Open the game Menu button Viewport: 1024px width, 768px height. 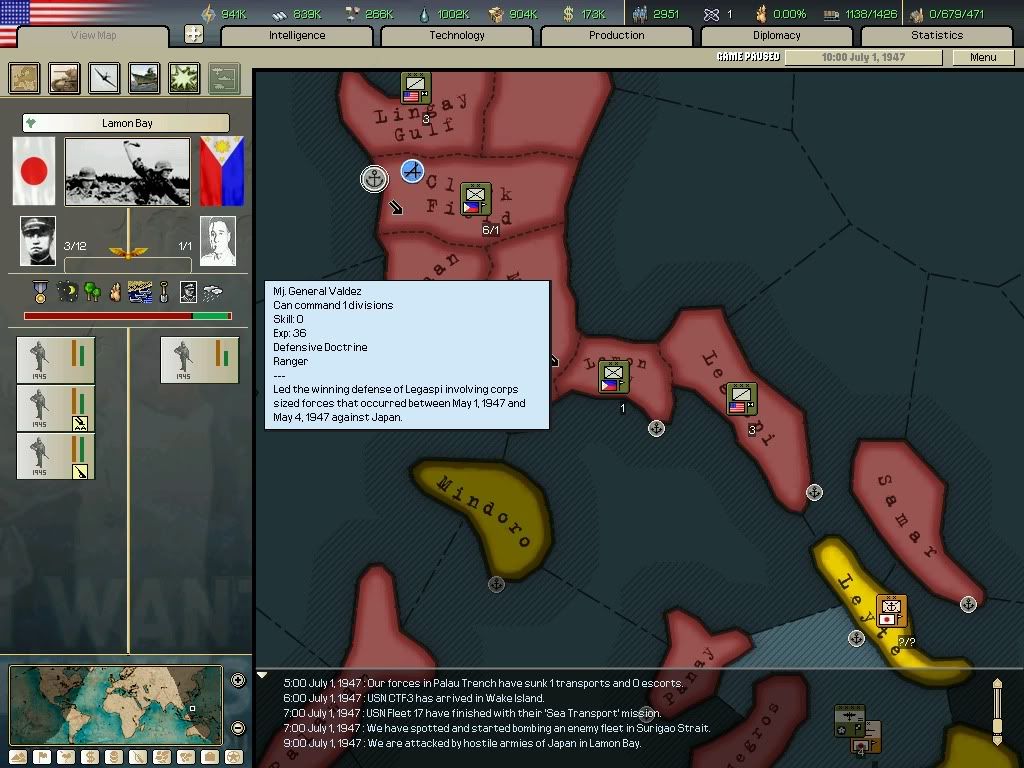[983, 57]
